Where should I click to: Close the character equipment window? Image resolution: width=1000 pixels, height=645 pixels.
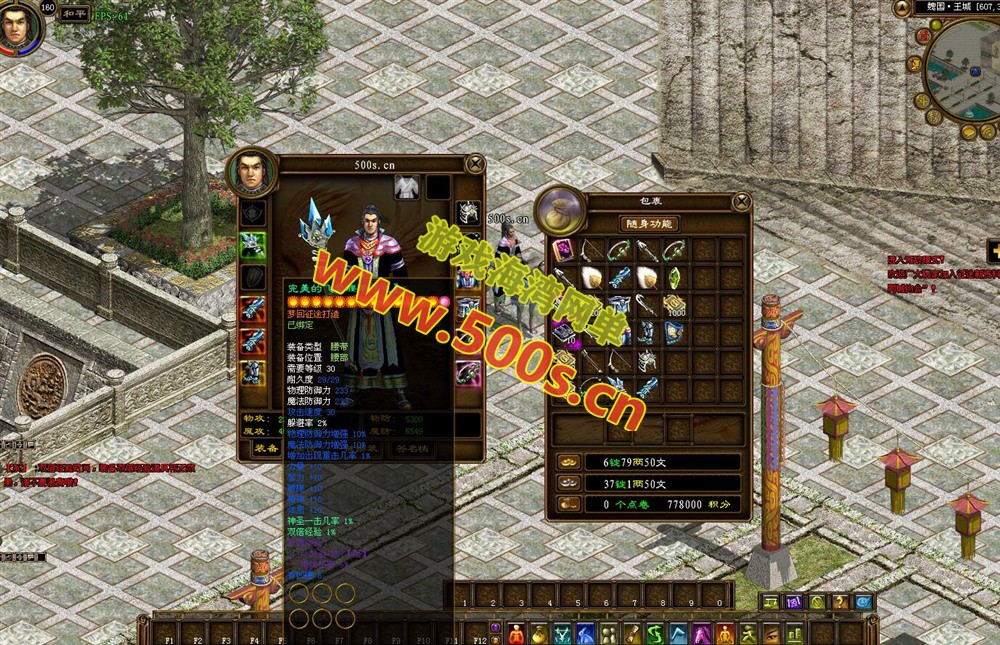tap(475, 164)
